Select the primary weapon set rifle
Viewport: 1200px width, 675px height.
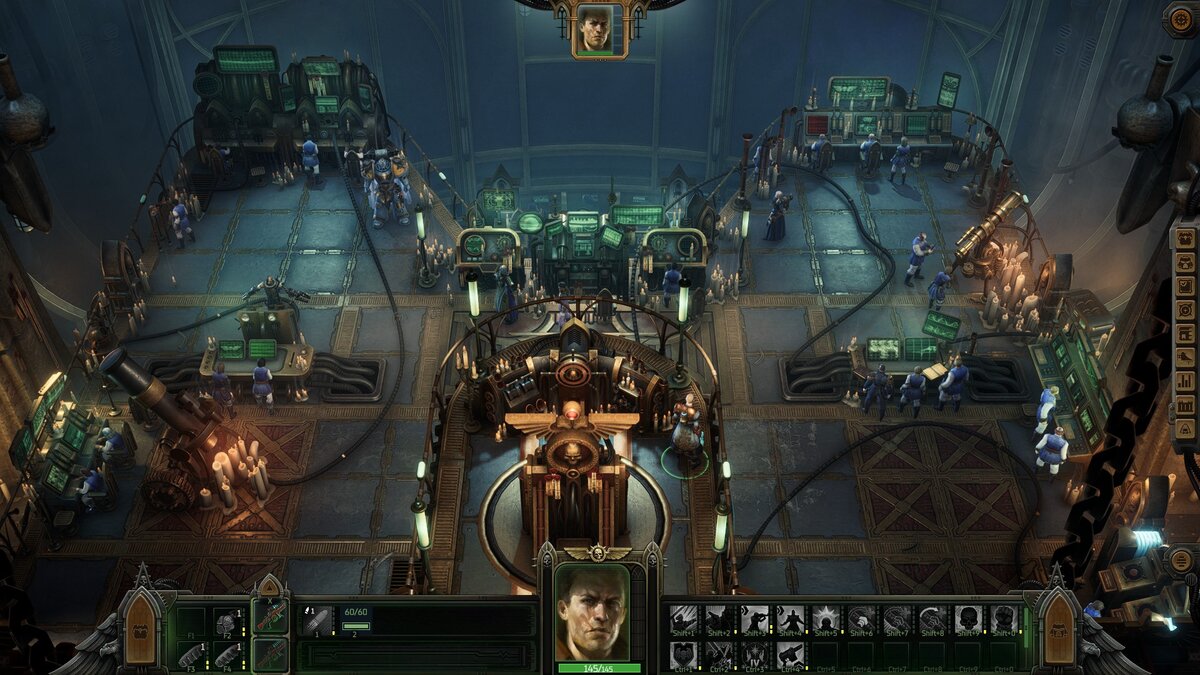(x=270, y=617)
